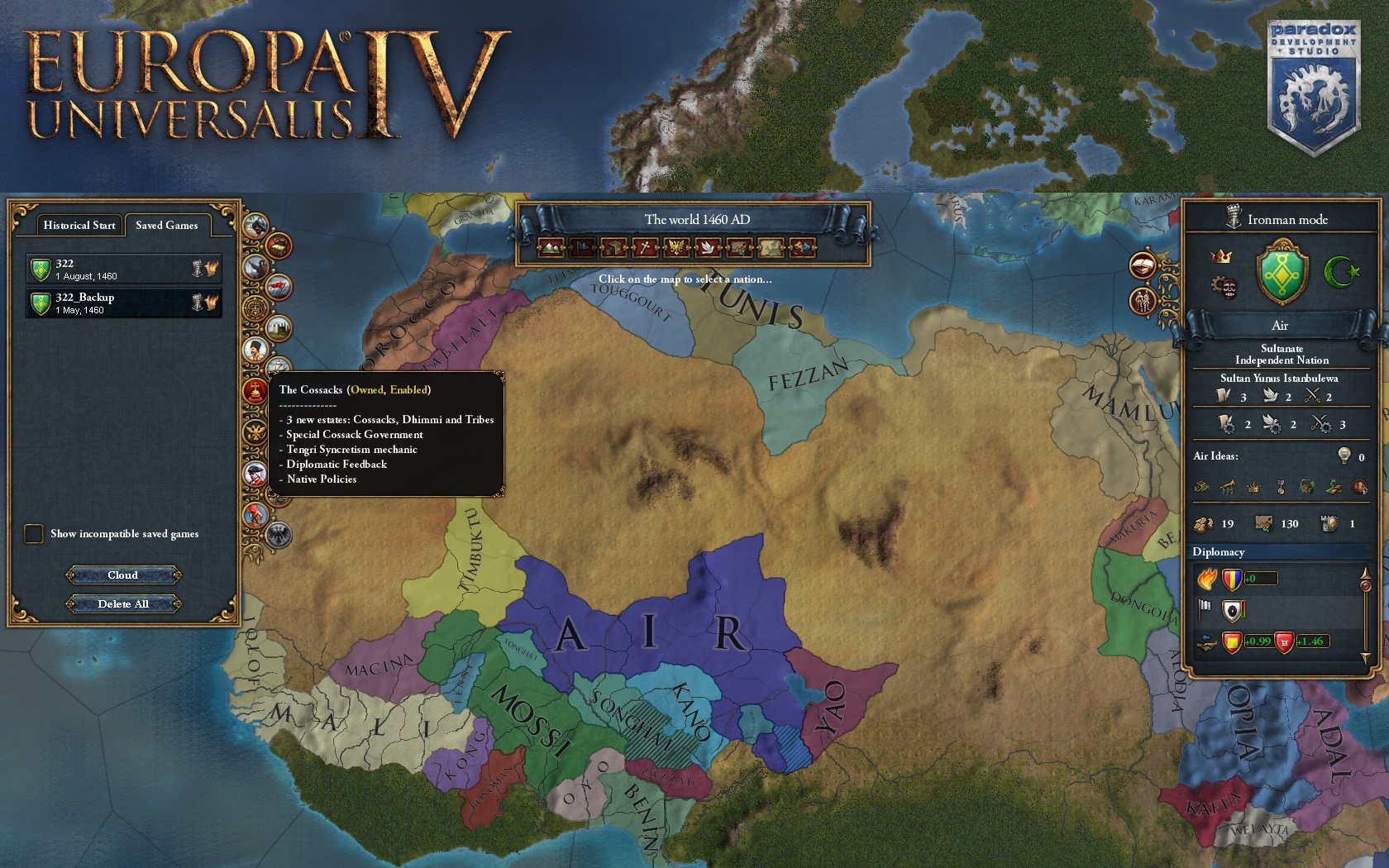Expand the Diplomacy section header

1220,551
